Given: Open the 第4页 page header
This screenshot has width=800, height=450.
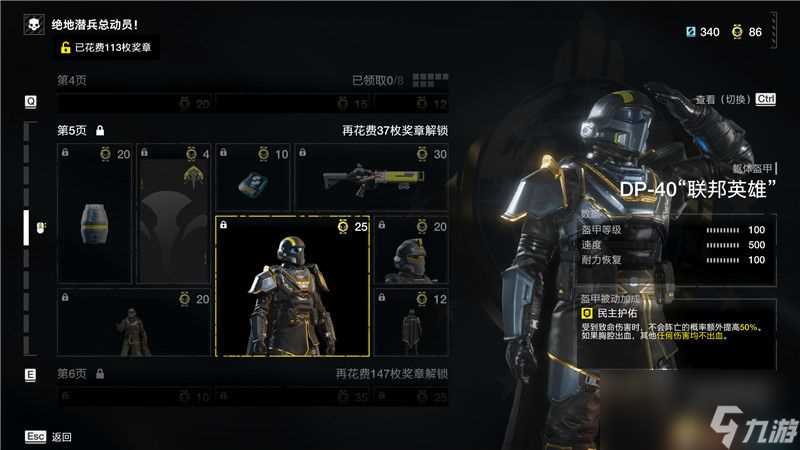Looking at the screenshot, I should tap(70, 80).
